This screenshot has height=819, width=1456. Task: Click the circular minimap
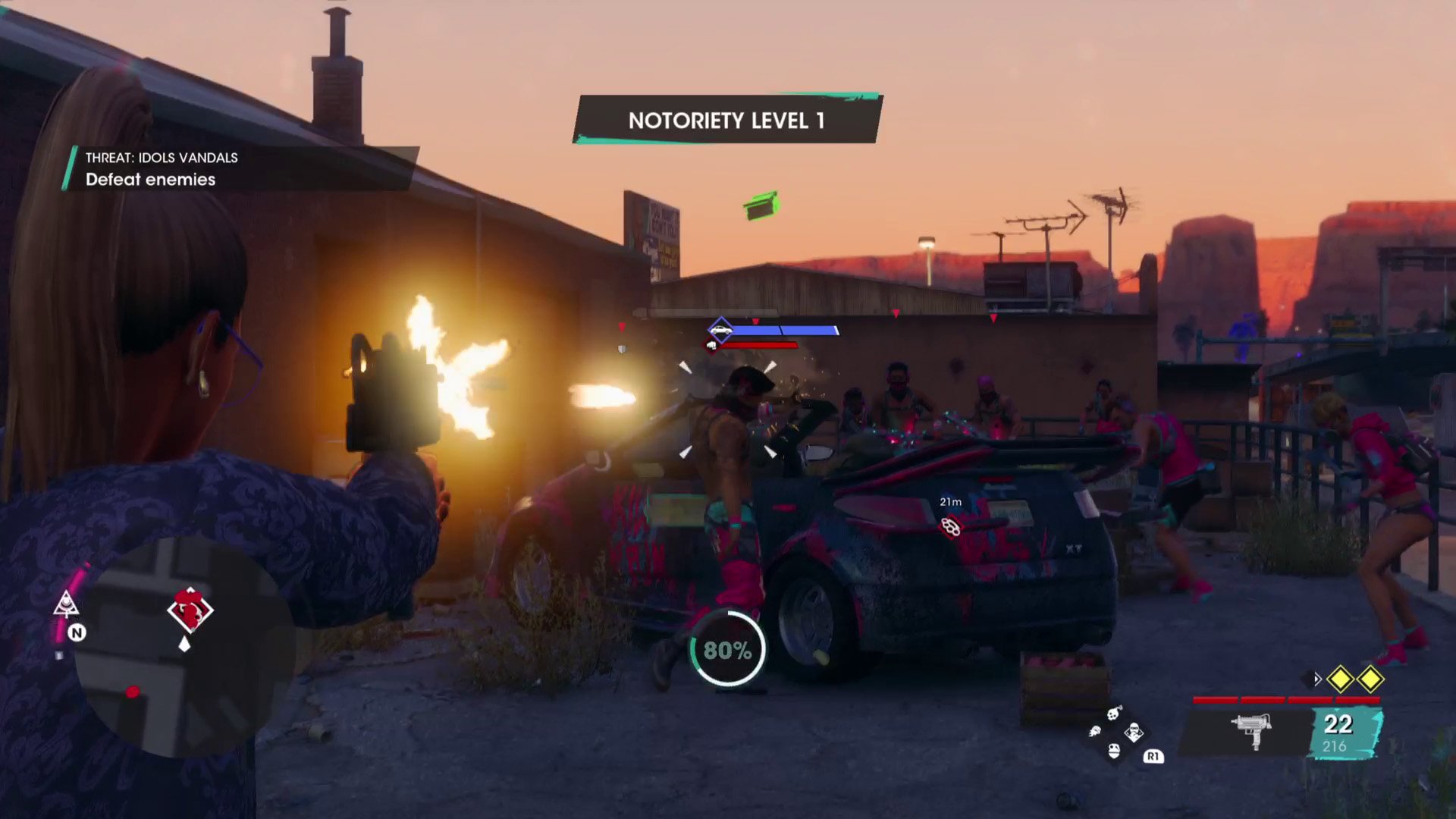tap(182, 648)
